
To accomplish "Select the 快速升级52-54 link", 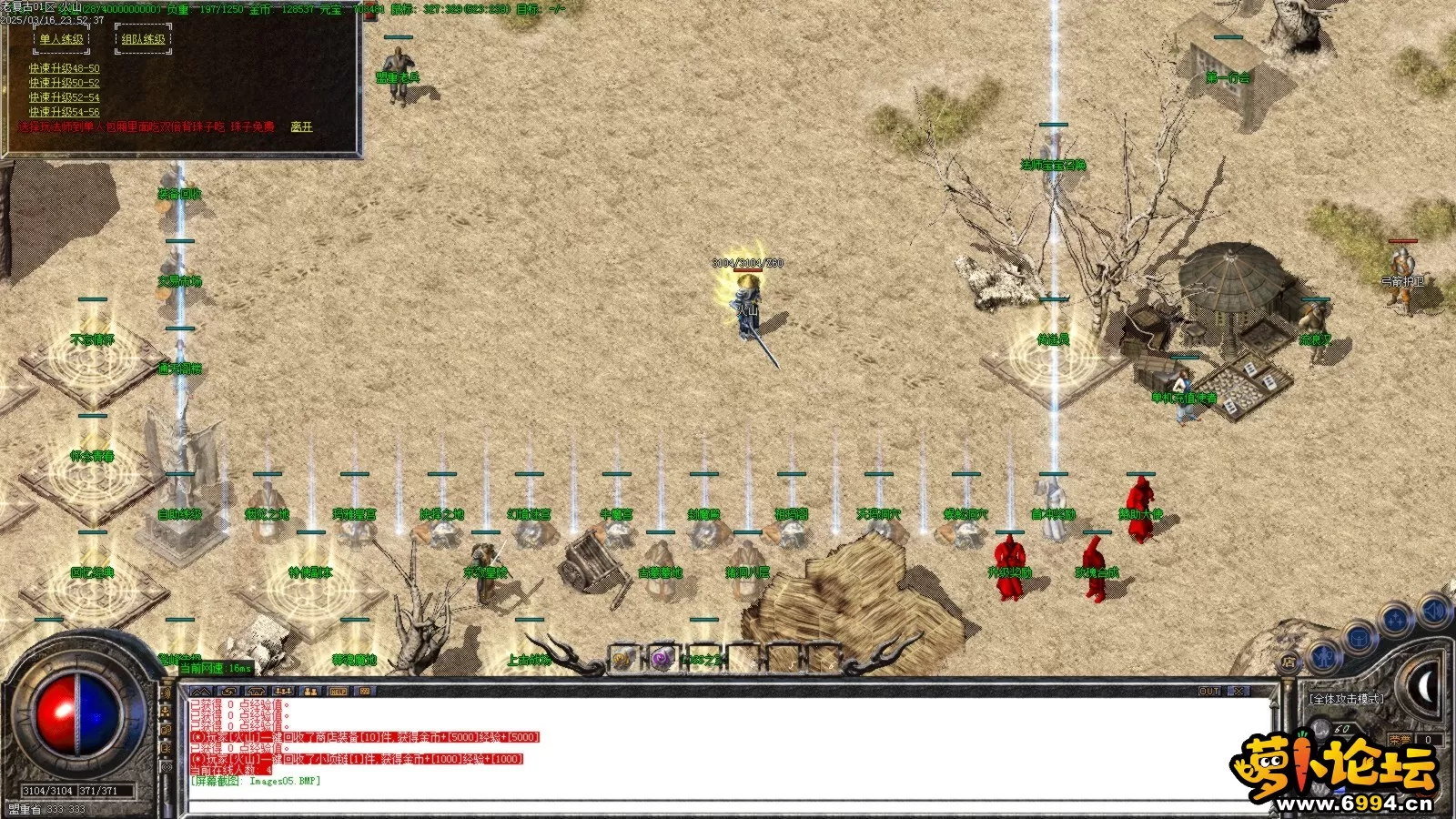I will coord(64,97).
